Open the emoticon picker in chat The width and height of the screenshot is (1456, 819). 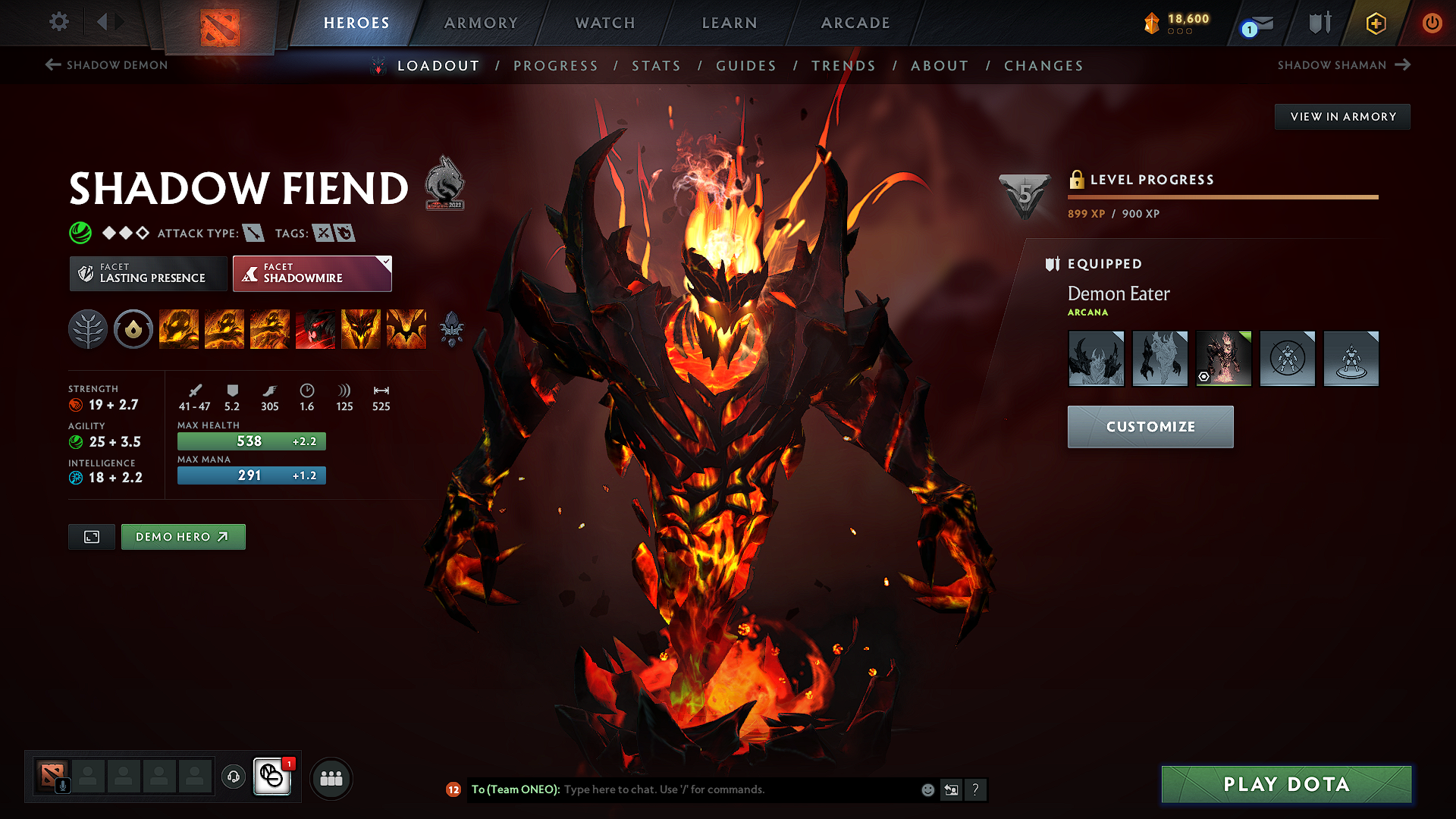[x=927, y=789]
